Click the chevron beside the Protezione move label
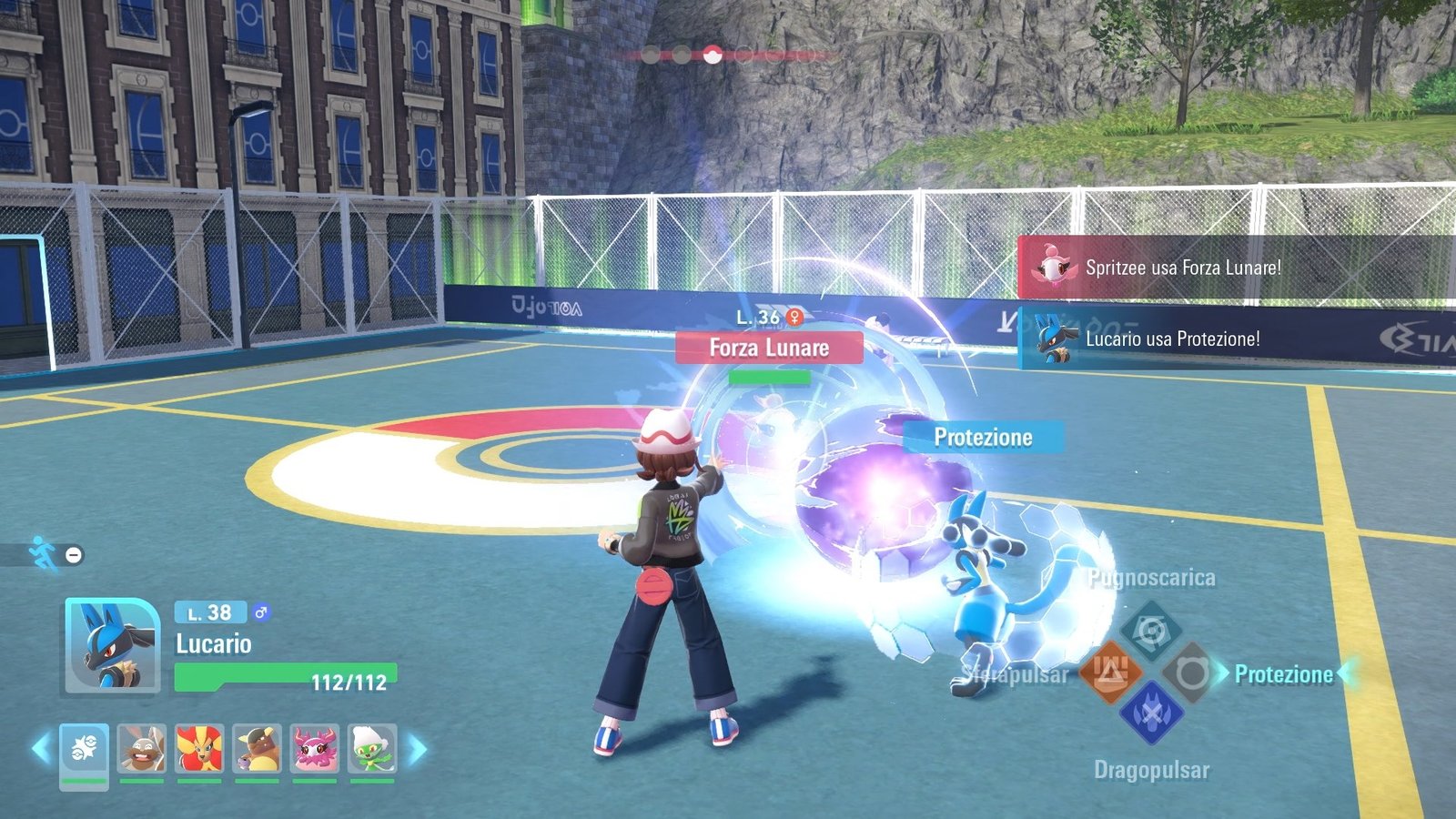Image resolution: width=1456 pixels, height=819 pixels. pyautogui.click(x=1226, y=673)
